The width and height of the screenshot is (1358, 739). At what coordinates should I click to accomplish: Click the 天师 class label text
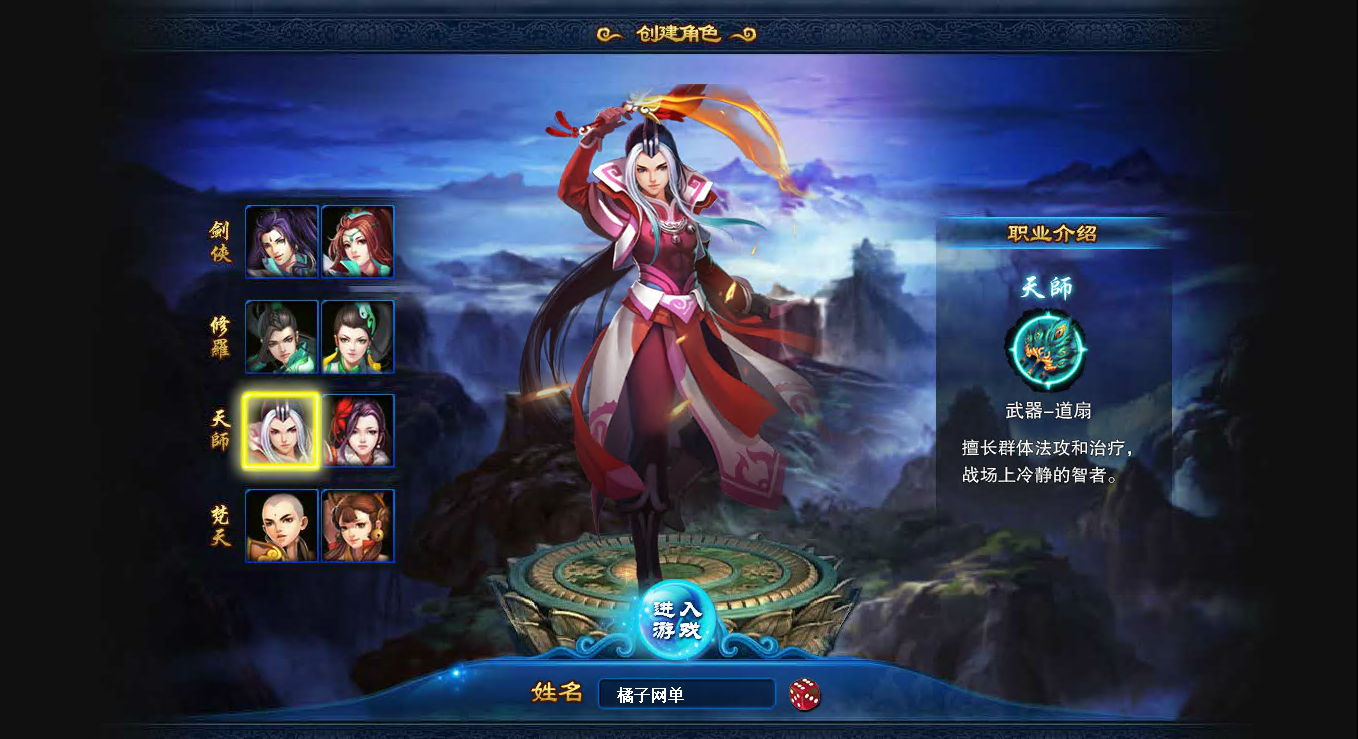(219, 429)
